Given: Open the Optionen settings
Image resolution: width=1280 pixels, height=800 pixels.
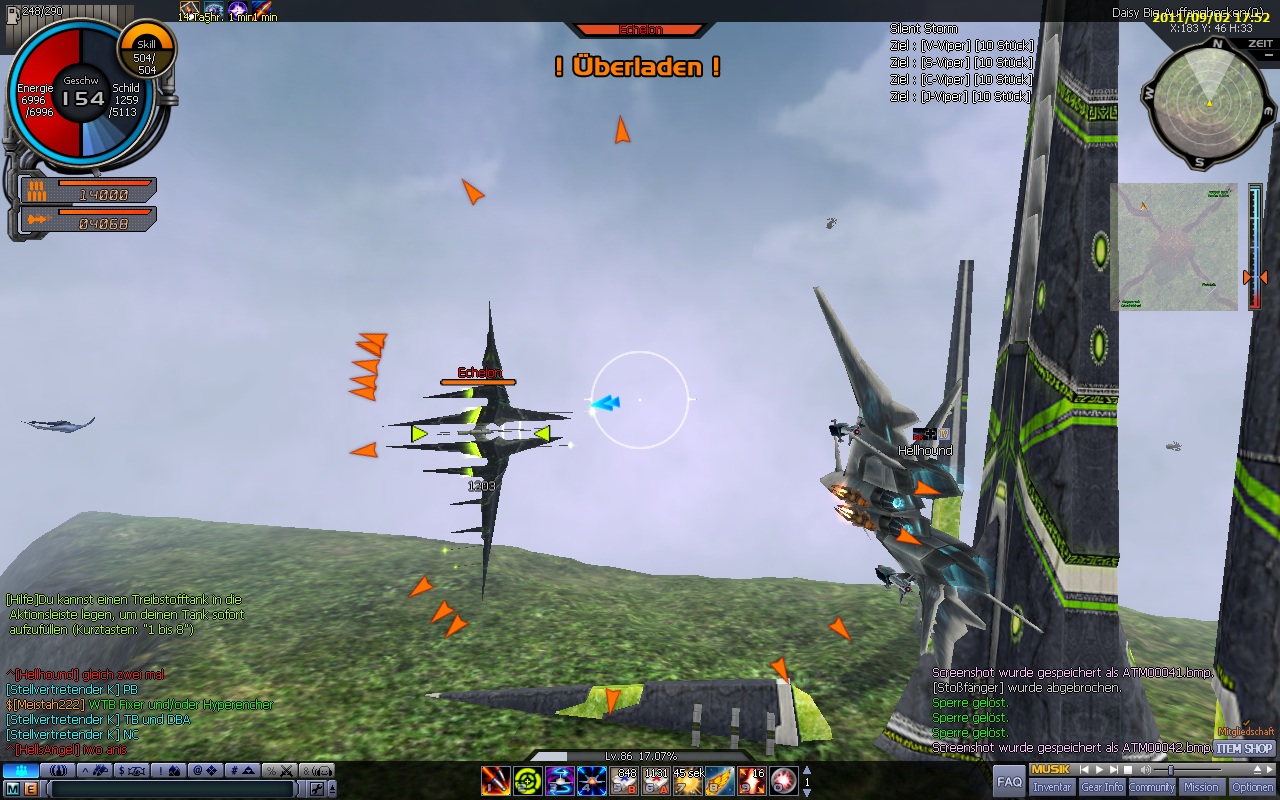Looking at the screenshot, I should coord(1252,787).
